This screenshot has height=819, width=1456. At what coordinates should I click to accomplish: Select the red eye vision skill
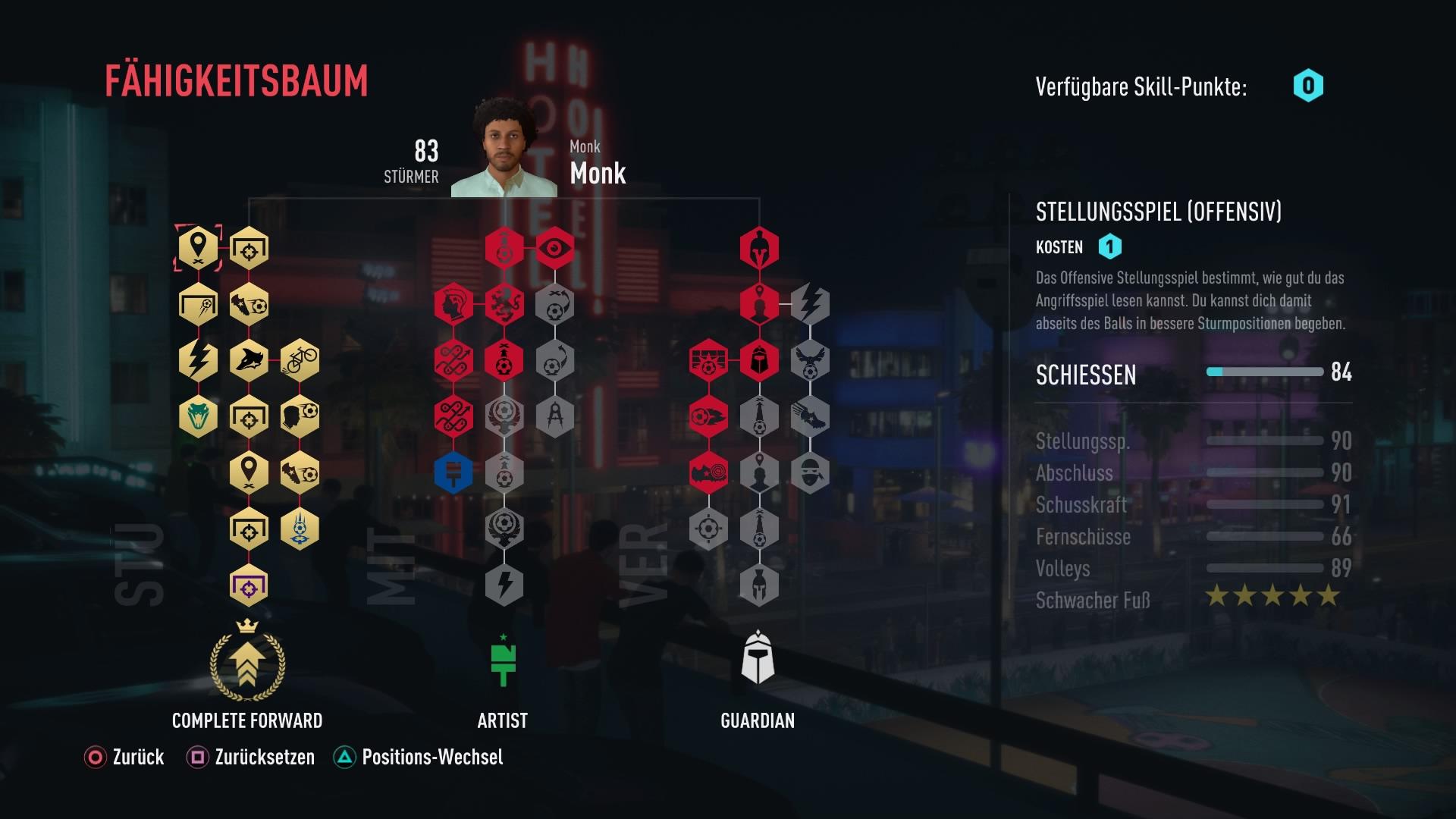click(x=555, y=248)
